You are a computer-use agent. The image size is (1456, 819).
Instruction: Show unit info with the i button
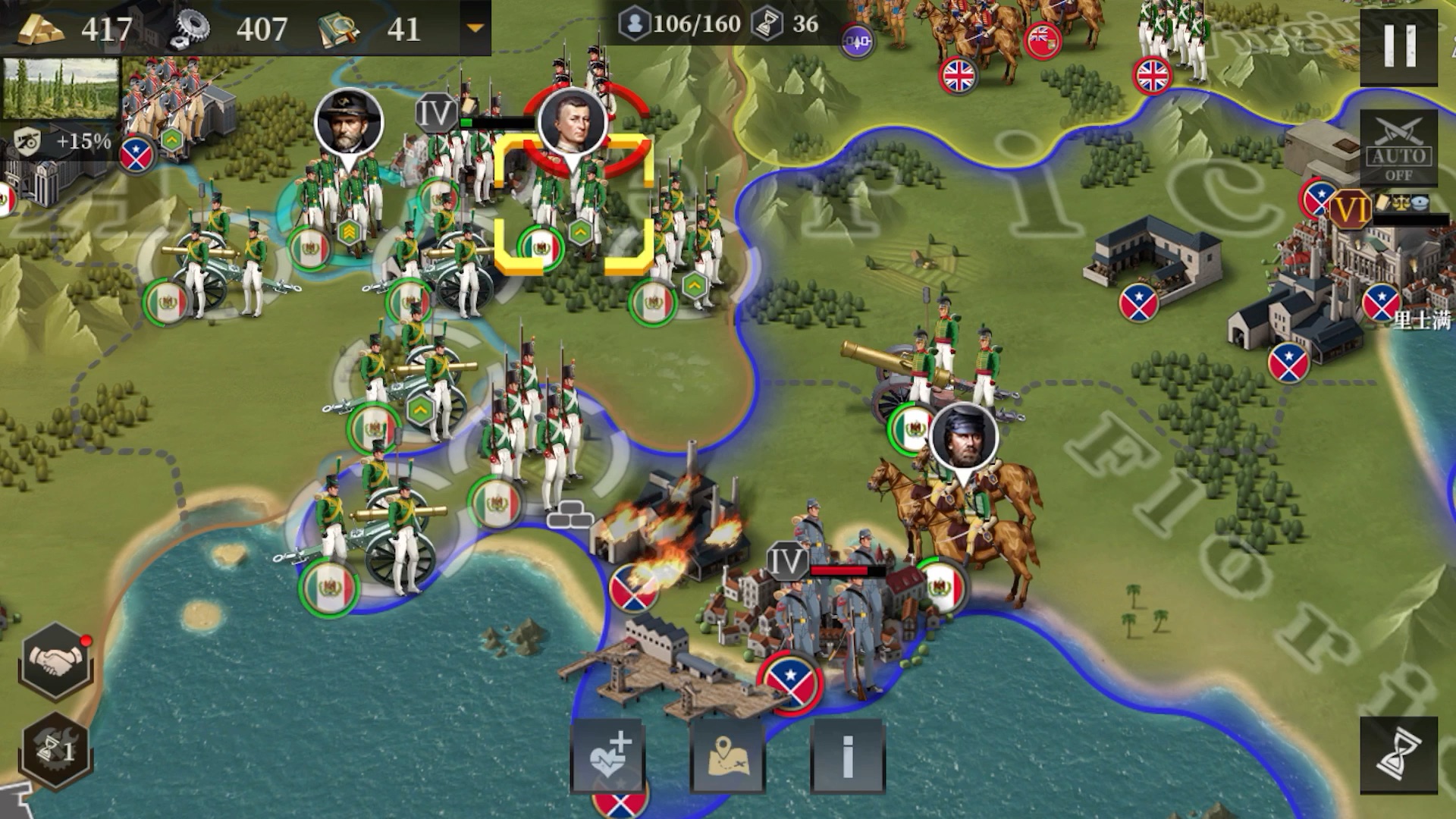pos(847,755)
